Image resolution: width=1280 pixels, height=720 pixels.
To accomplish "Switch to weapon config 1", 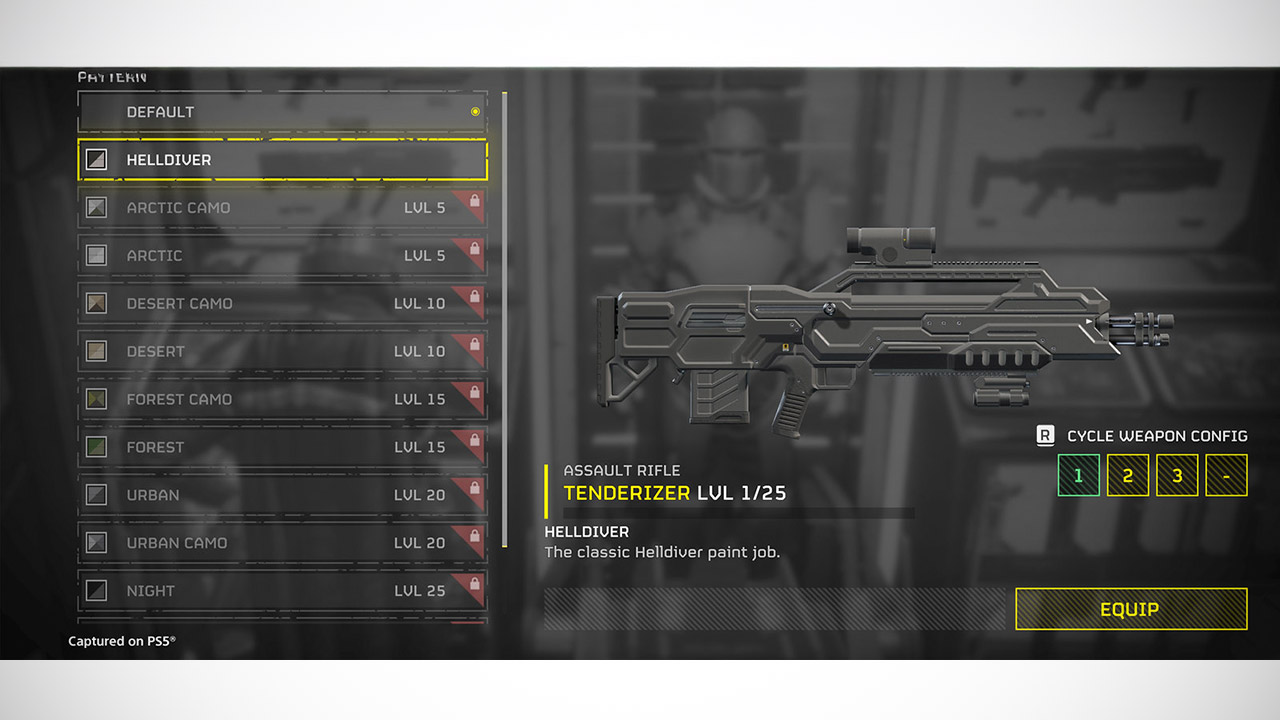I will coord(1078,475).
